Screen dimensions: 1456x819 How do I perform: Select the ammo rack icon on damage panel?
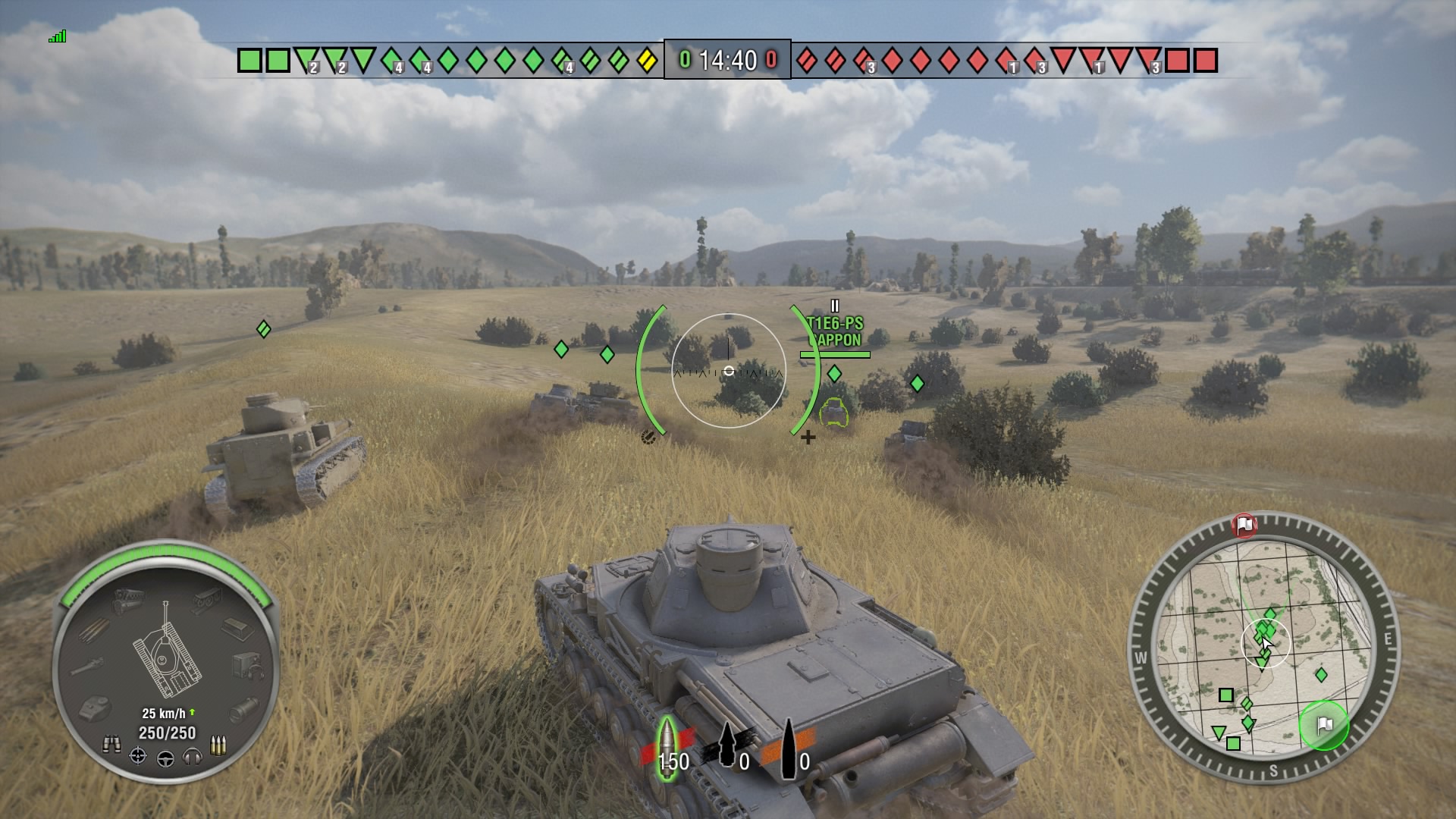93,631
